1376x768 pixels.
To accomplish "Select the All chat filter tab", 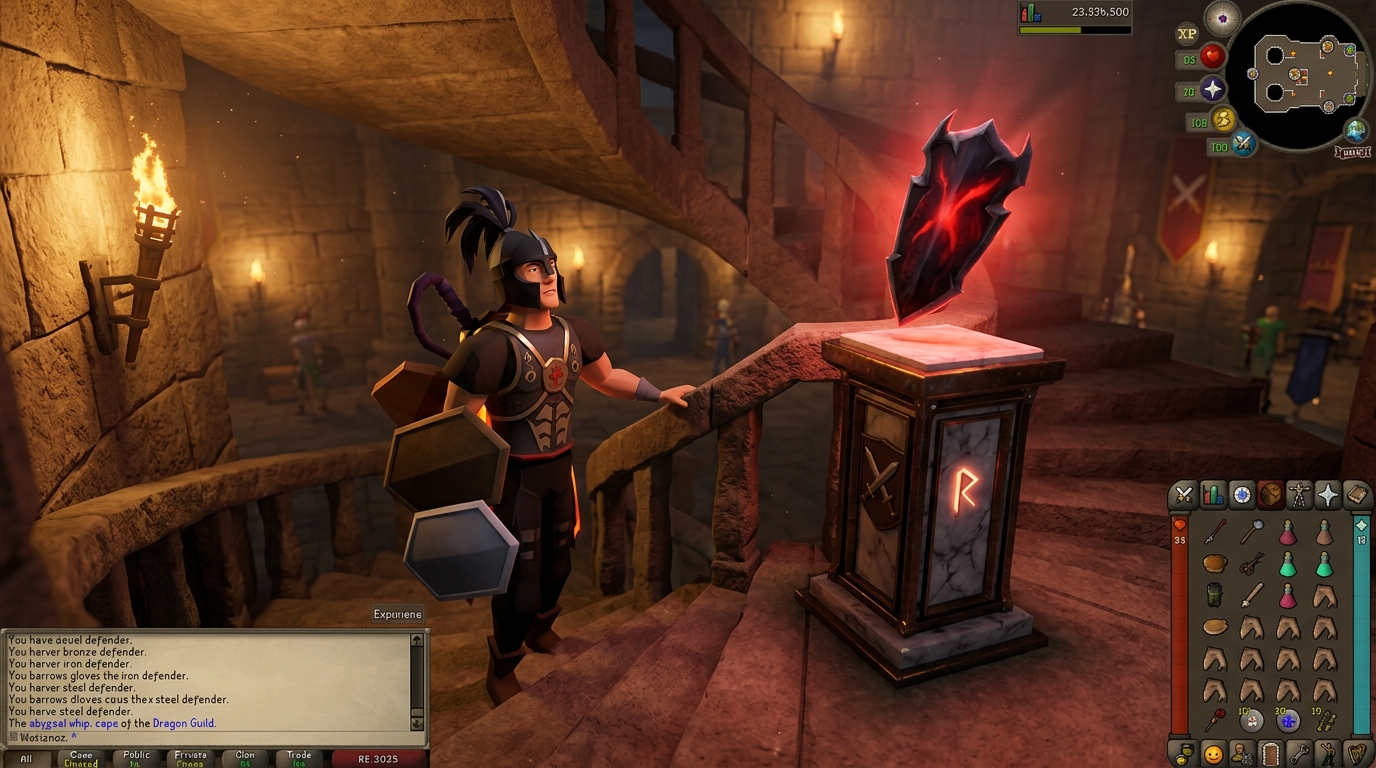I will [x=26, y=759].
